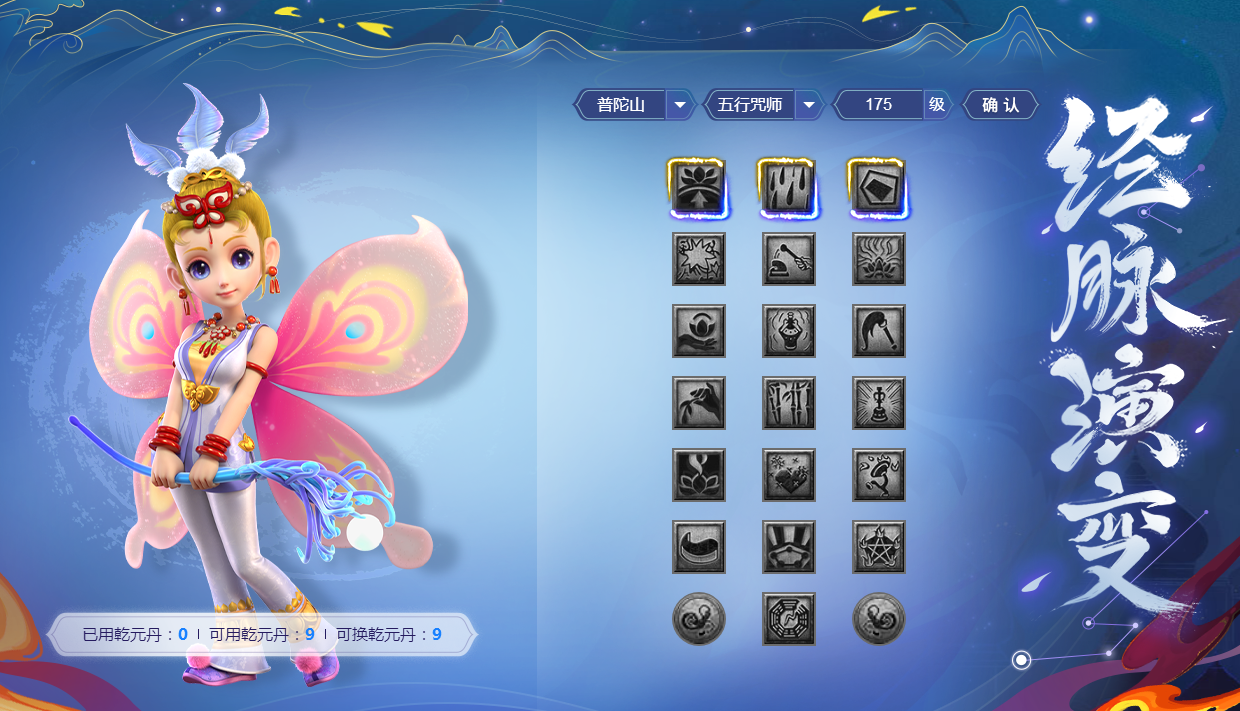The height and width of the screenshot is (711, 1240).
Task: Select the highlighted falling raindrops skill
Action: [788, 187]
